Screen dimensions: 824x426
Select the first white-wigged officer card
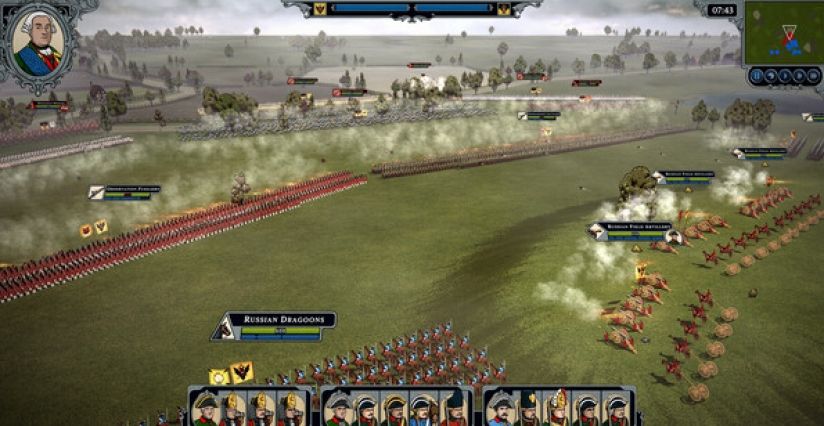pyautogui.click(x=205, y=408)
